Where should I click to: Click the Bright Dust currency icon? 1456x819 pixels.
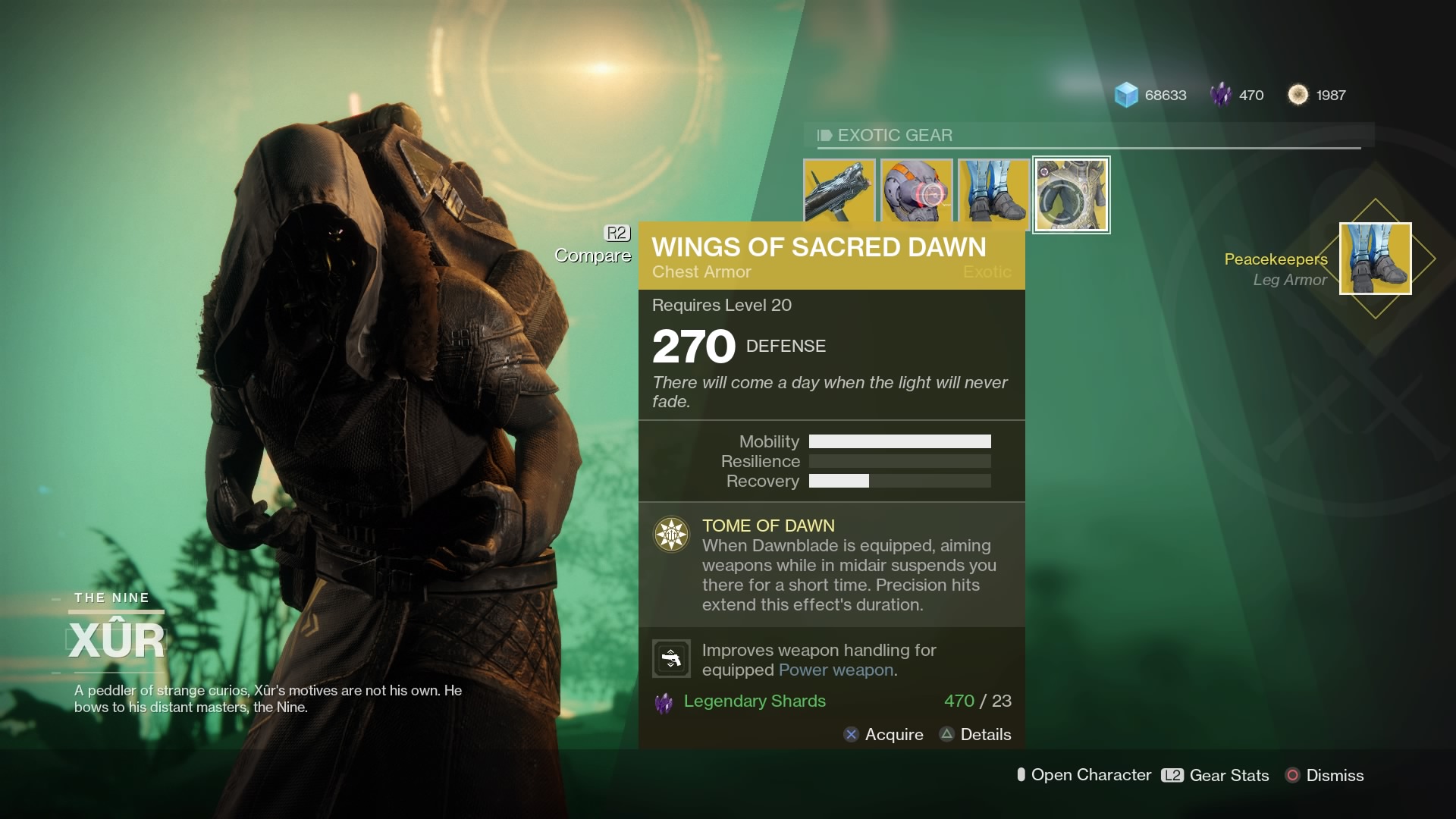click(x=1298, y=95)
